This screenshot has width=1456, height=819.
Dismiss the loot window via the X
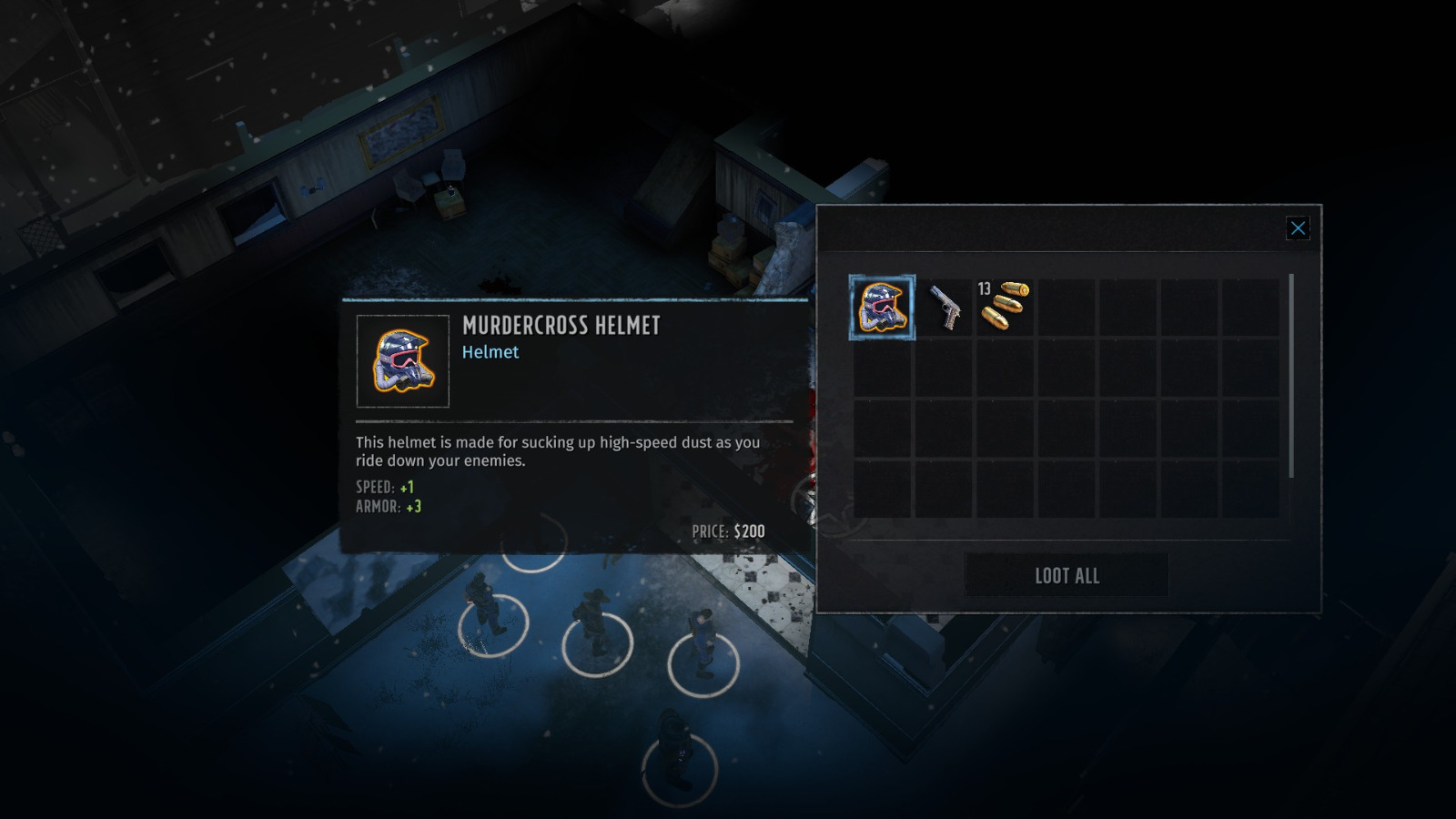(x=1298, y=228)
